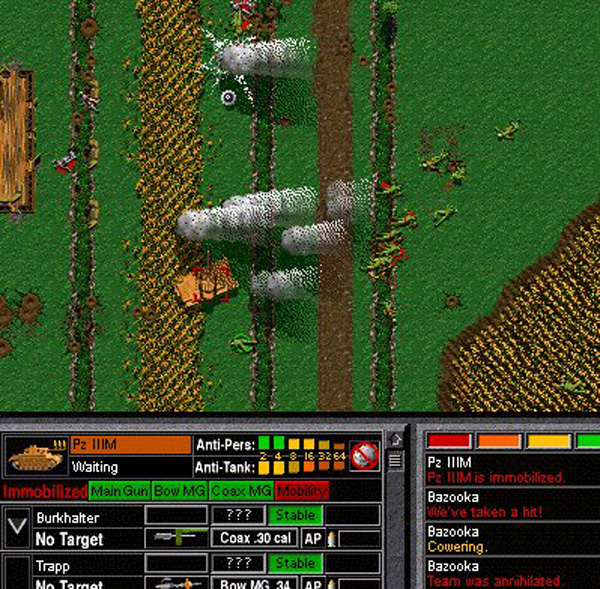Click the Main Gun status button
The height and width of the screenshot is (589, 600).
(119, 491)
